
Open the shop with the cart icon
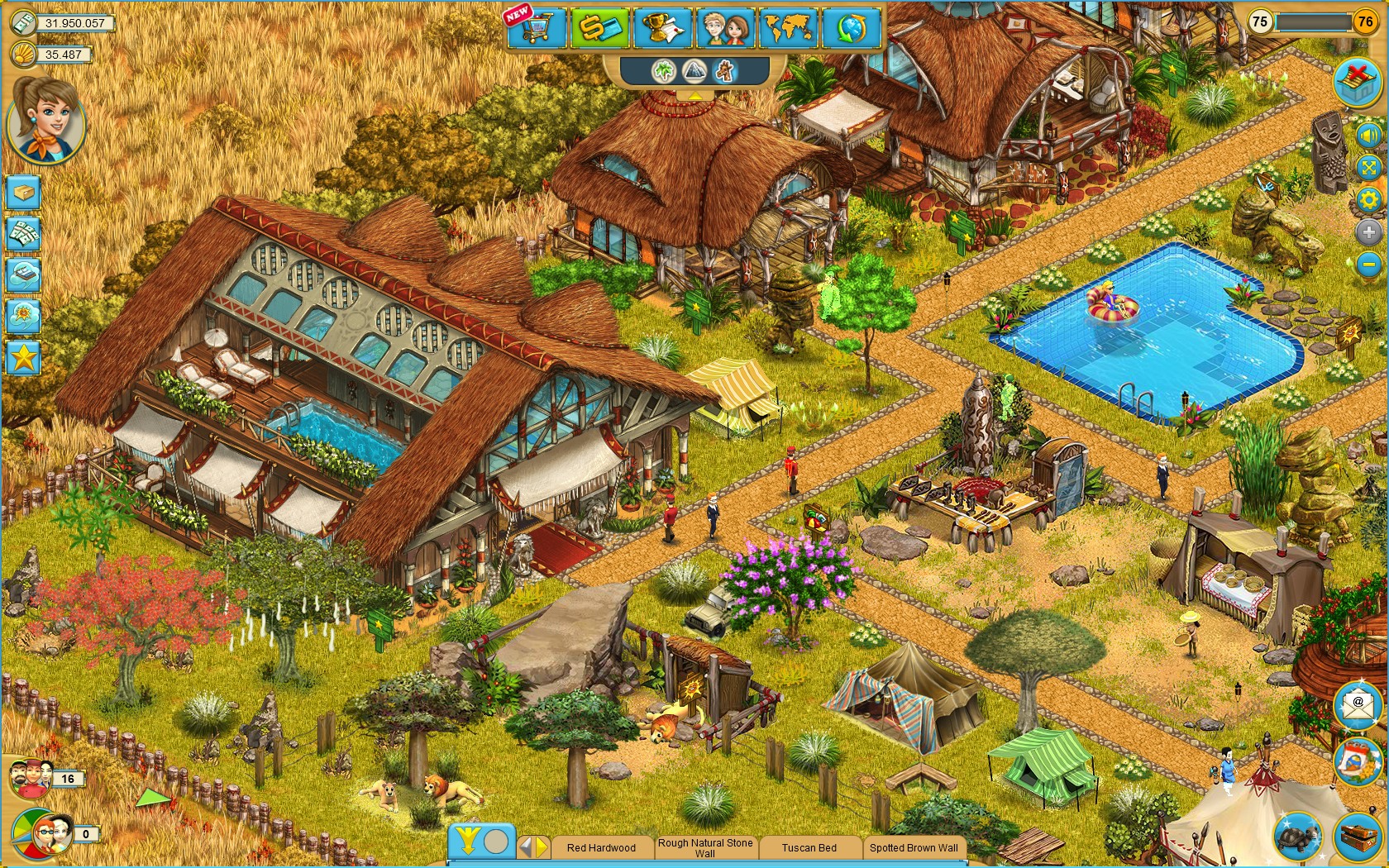[536, 29]
